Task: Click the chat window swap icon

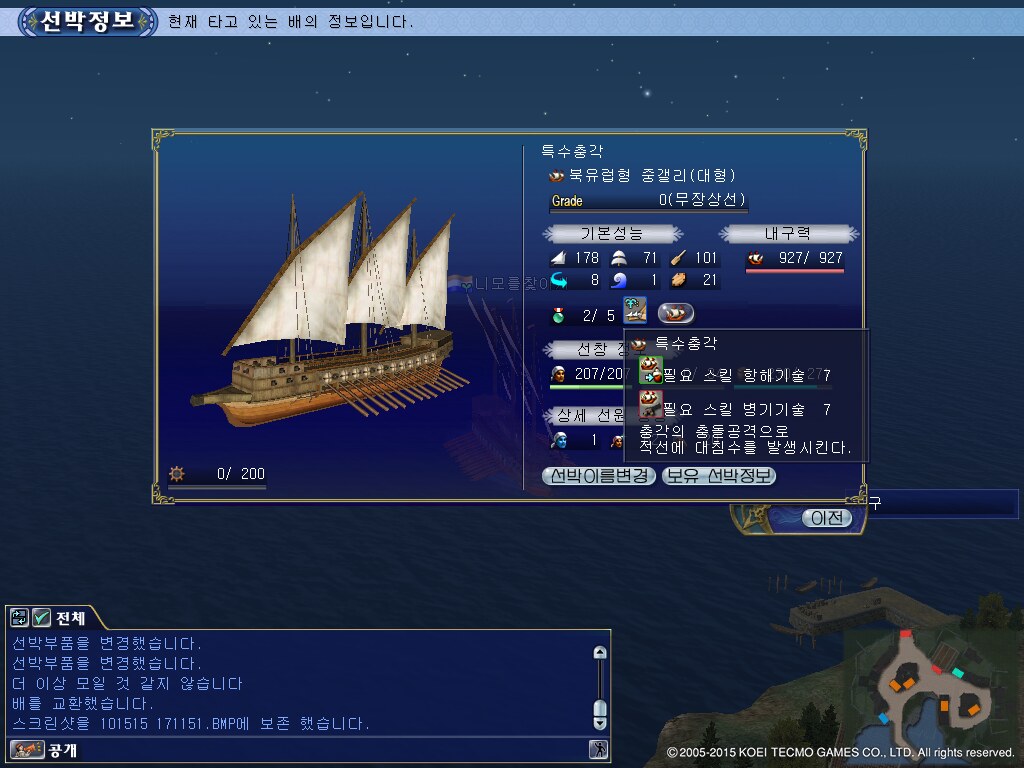Action: (20, 618)
